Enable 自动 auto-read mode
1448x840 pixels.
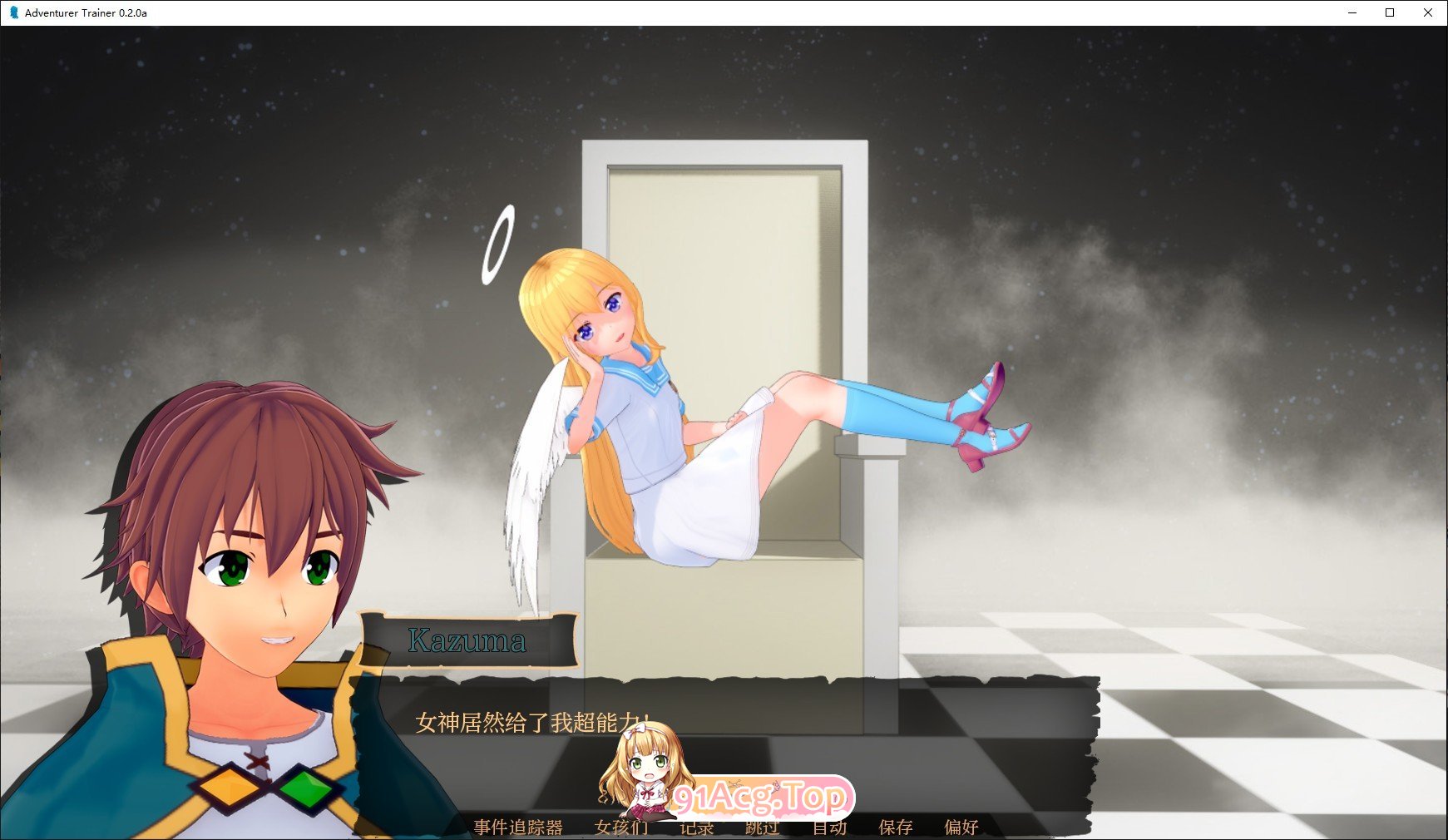tap(831, 828)
